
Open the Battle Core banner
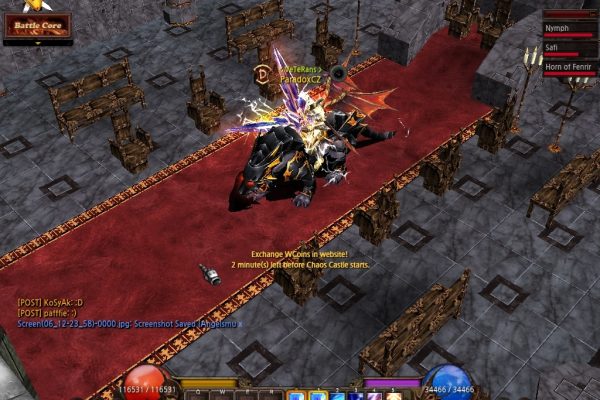coord(37,25)
